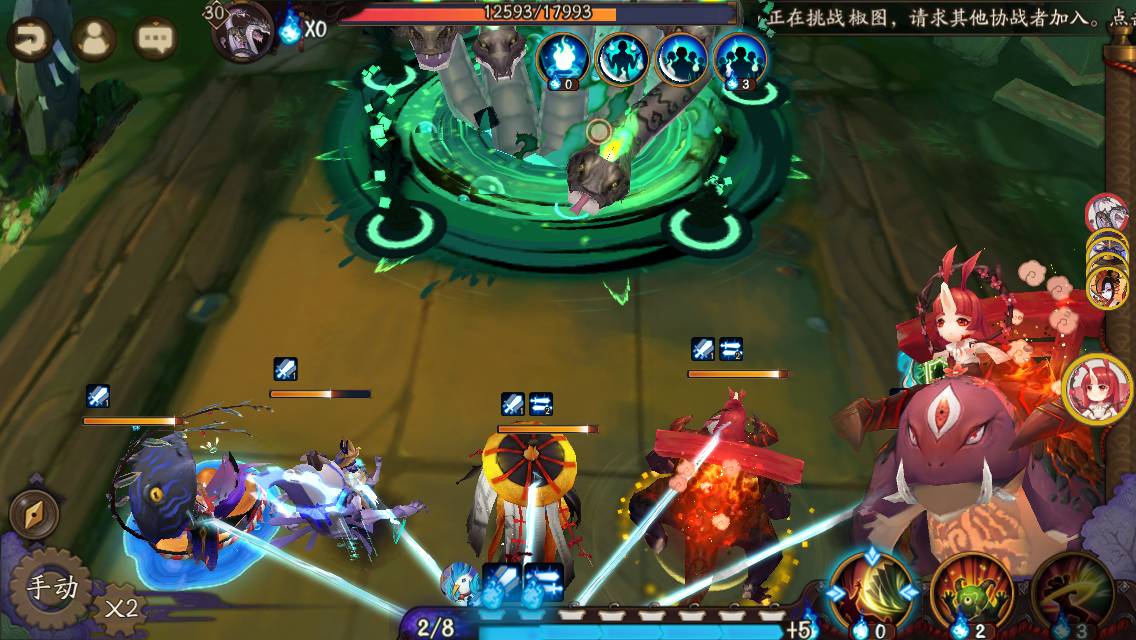Tap the bird companion icon above energy bar
The image size is (1136, 640).
461,581
